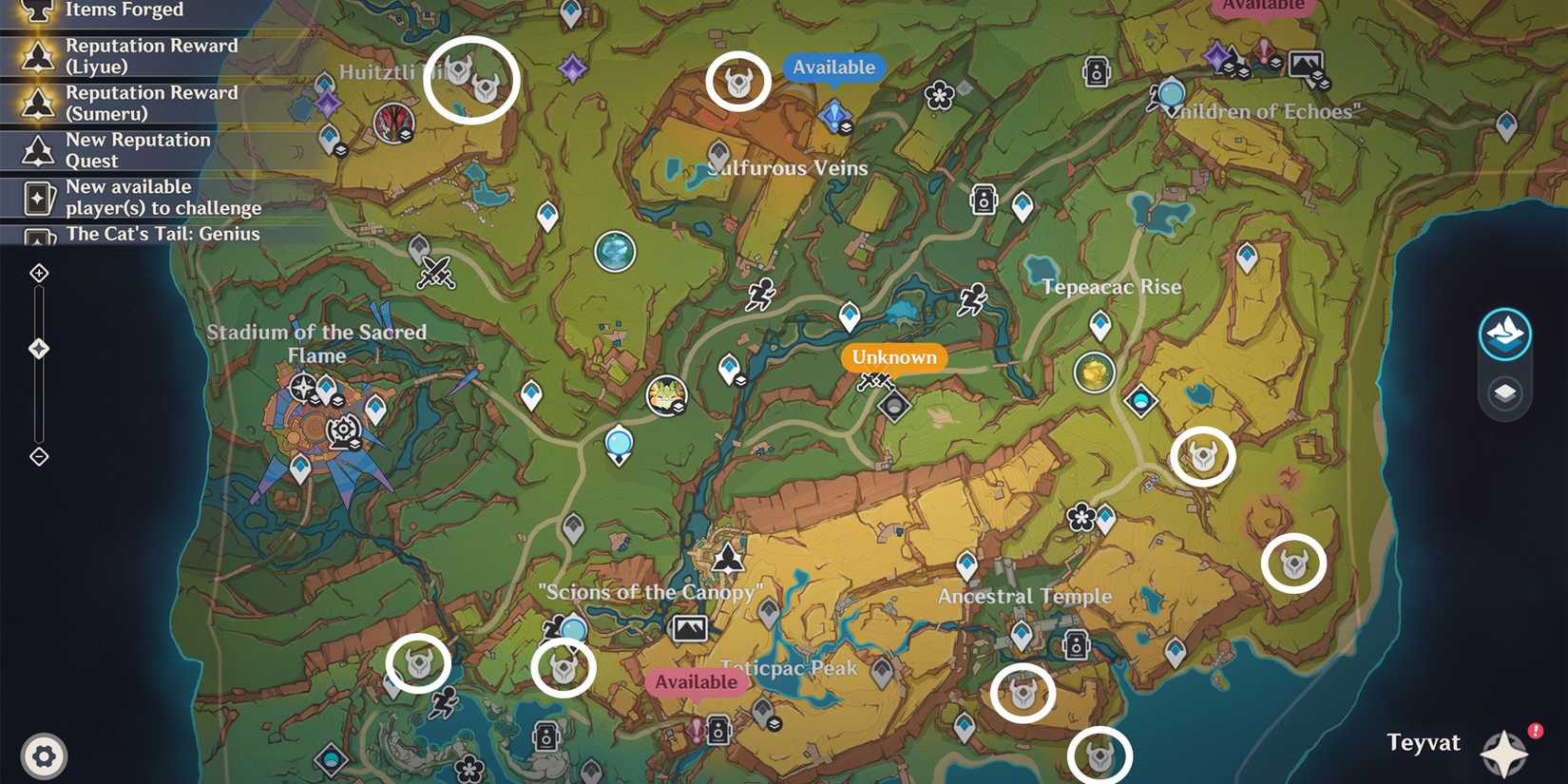Click the pink Available bubble near Toticpac Peak

(697, 681)
